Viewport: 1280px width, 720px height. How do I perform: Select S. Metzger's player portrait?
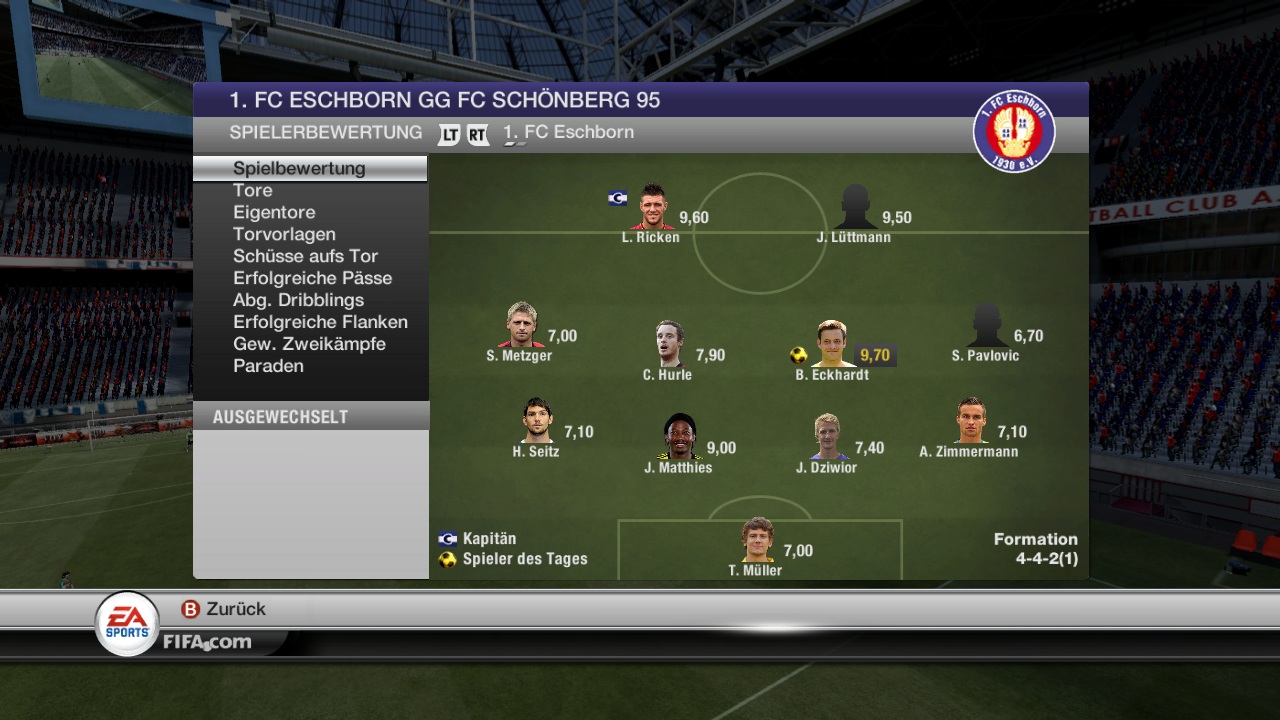coord(520,325)
